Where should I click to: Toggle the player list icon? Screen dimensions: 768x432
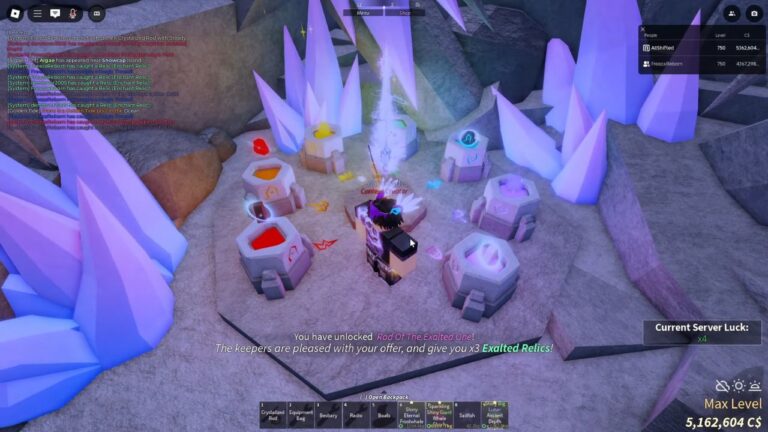coord(732,13)
